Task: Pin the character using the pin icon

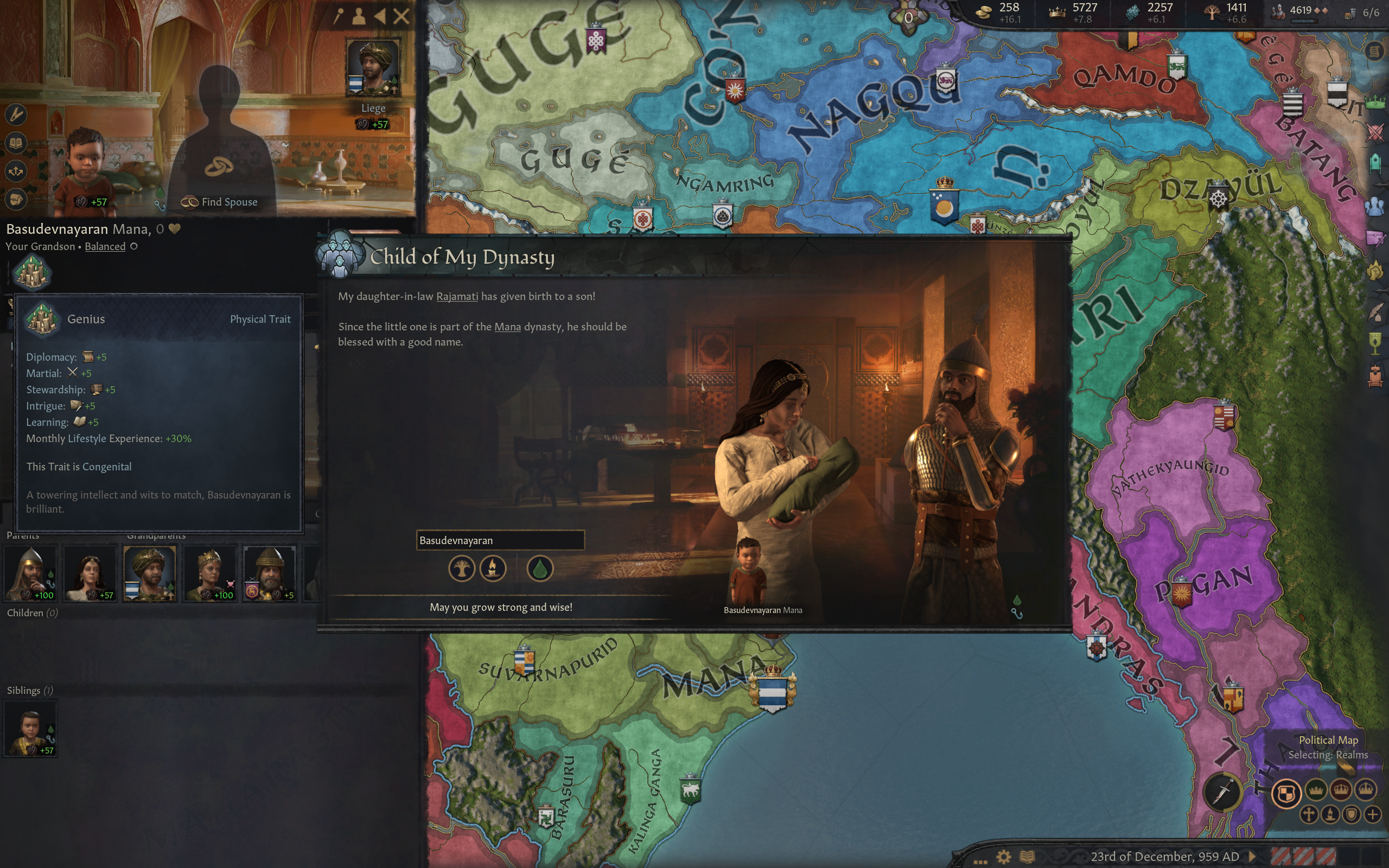Action: click(339, 16)
